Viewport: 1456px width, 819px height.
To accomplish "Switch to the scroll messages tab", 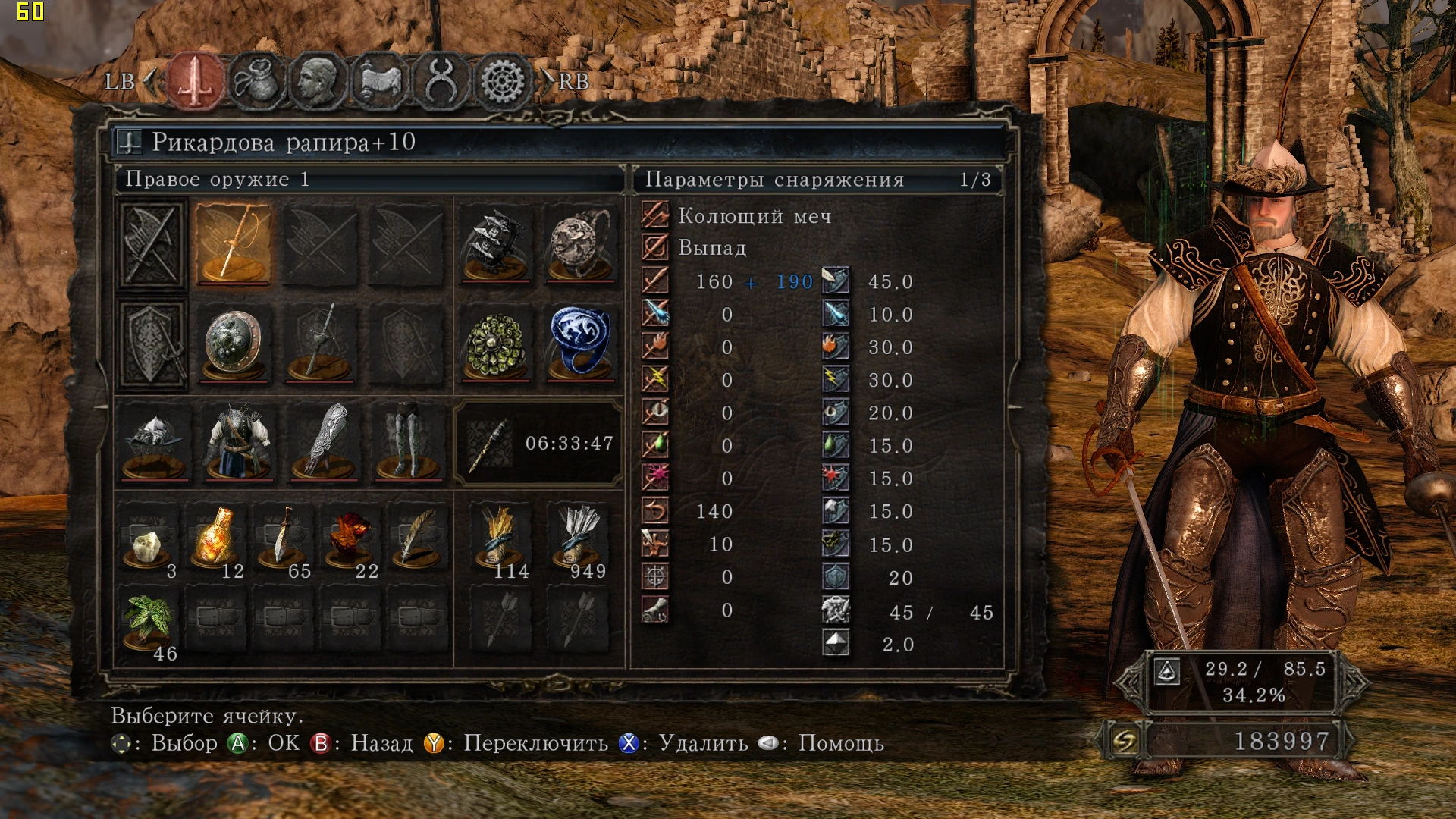I will [379, 80].
